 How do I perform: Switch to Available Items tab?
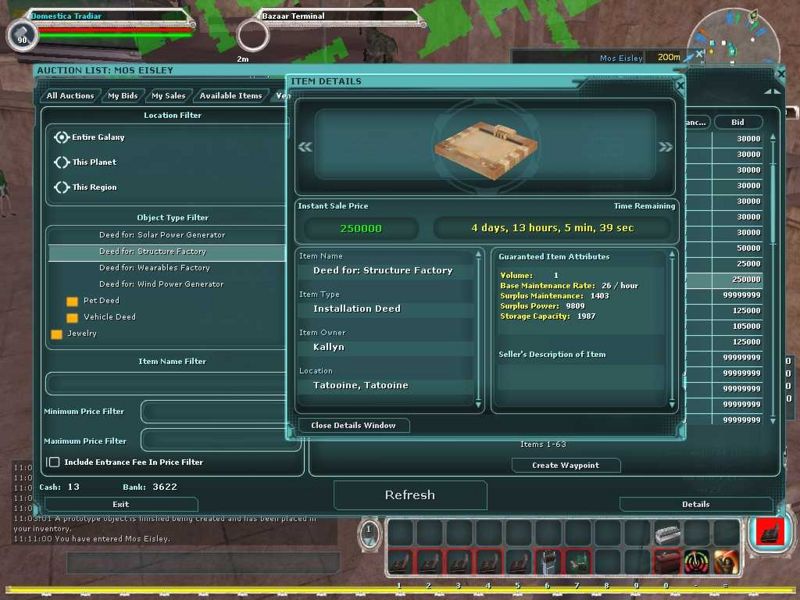coord(230,96)
